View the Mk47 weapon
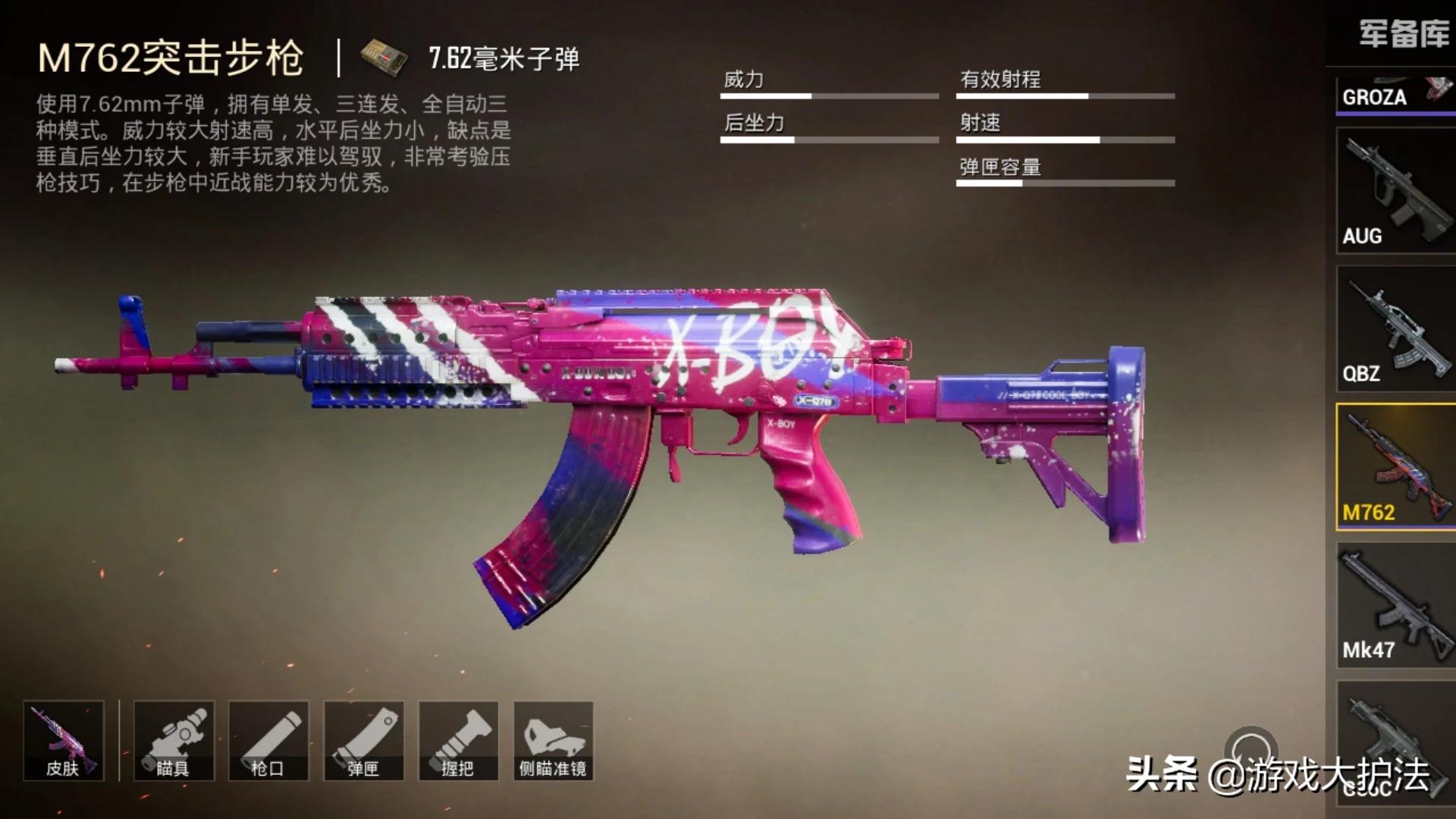This screenshot has width=1456, height=819. 1395,604
